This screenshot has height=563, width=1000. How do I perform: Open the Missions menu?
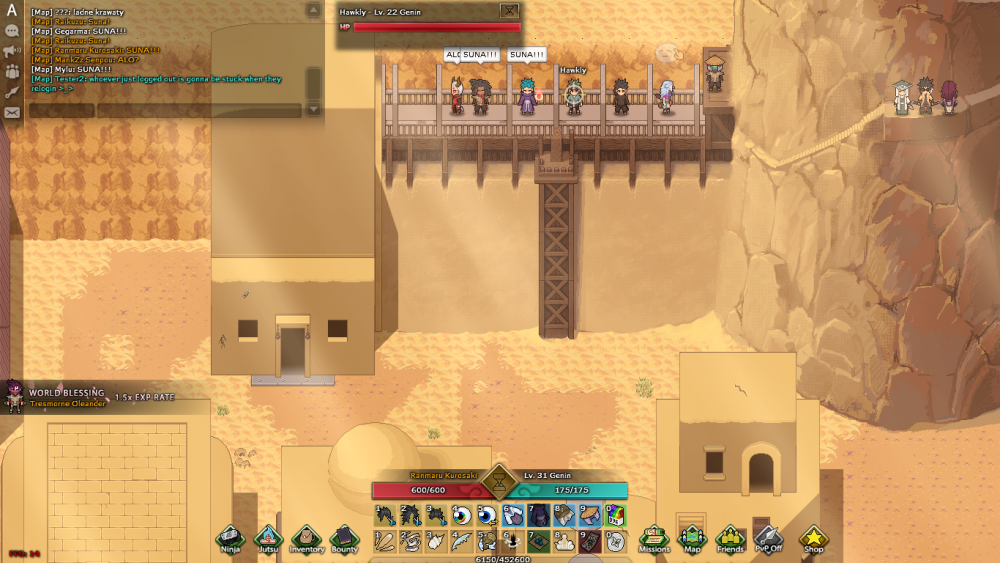click(x=654, y=539)
